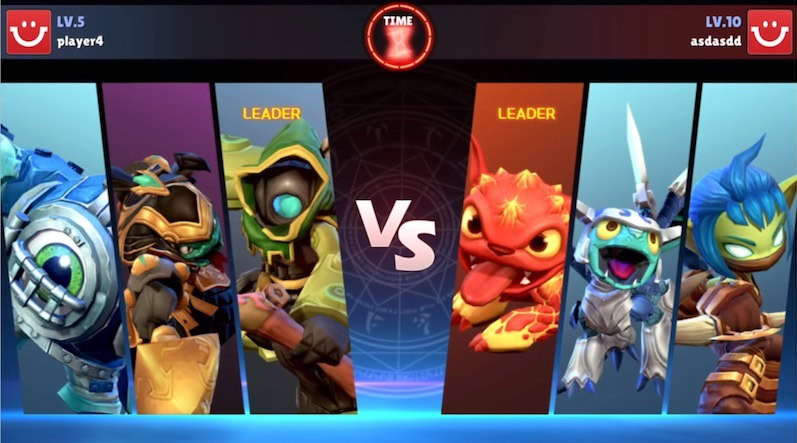The image size is (797, 443).
Task: Open asdasdd's red smiley profile avatar
Action: point(769,32)
